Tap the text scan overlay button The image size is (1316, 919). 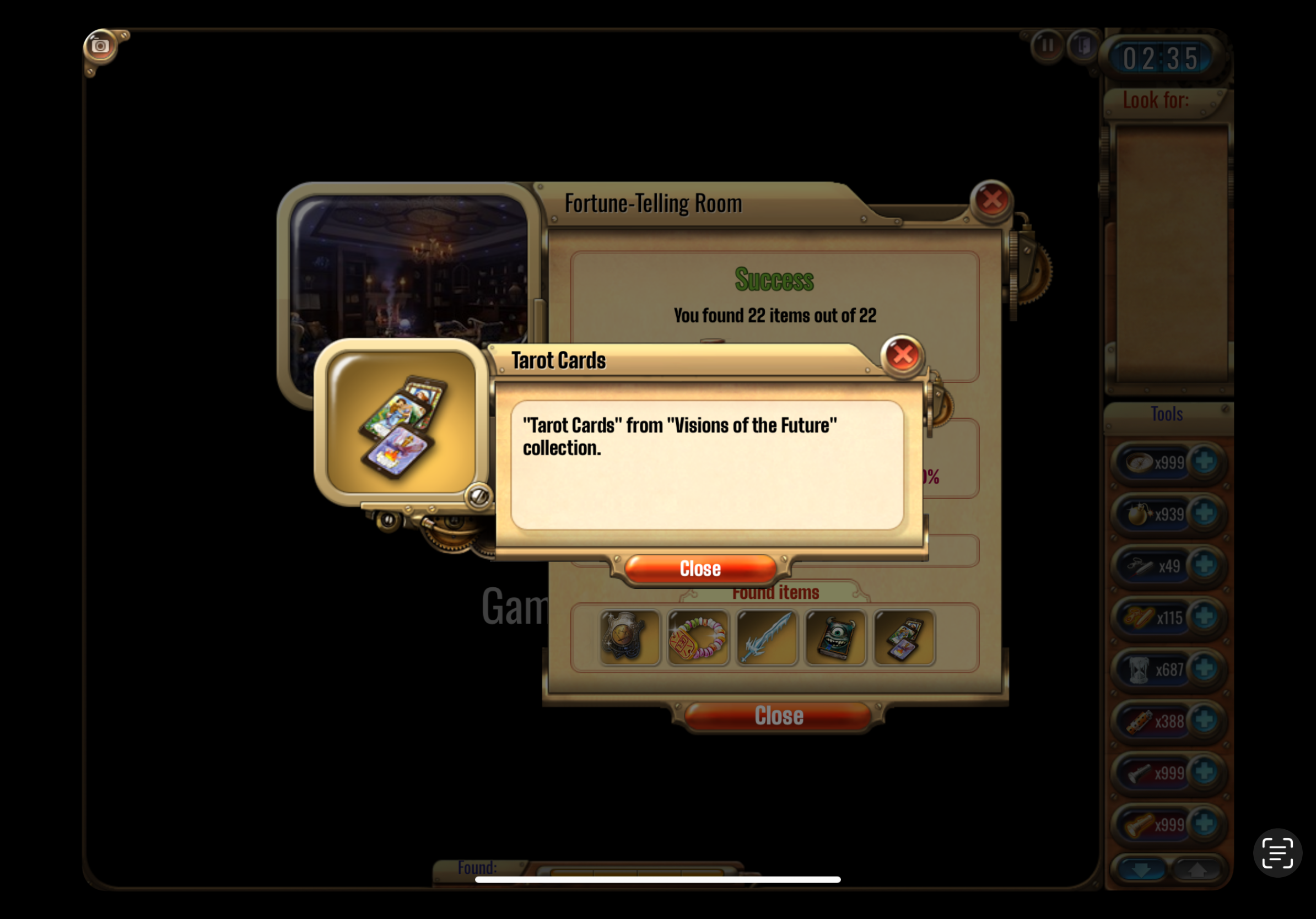1277,852
